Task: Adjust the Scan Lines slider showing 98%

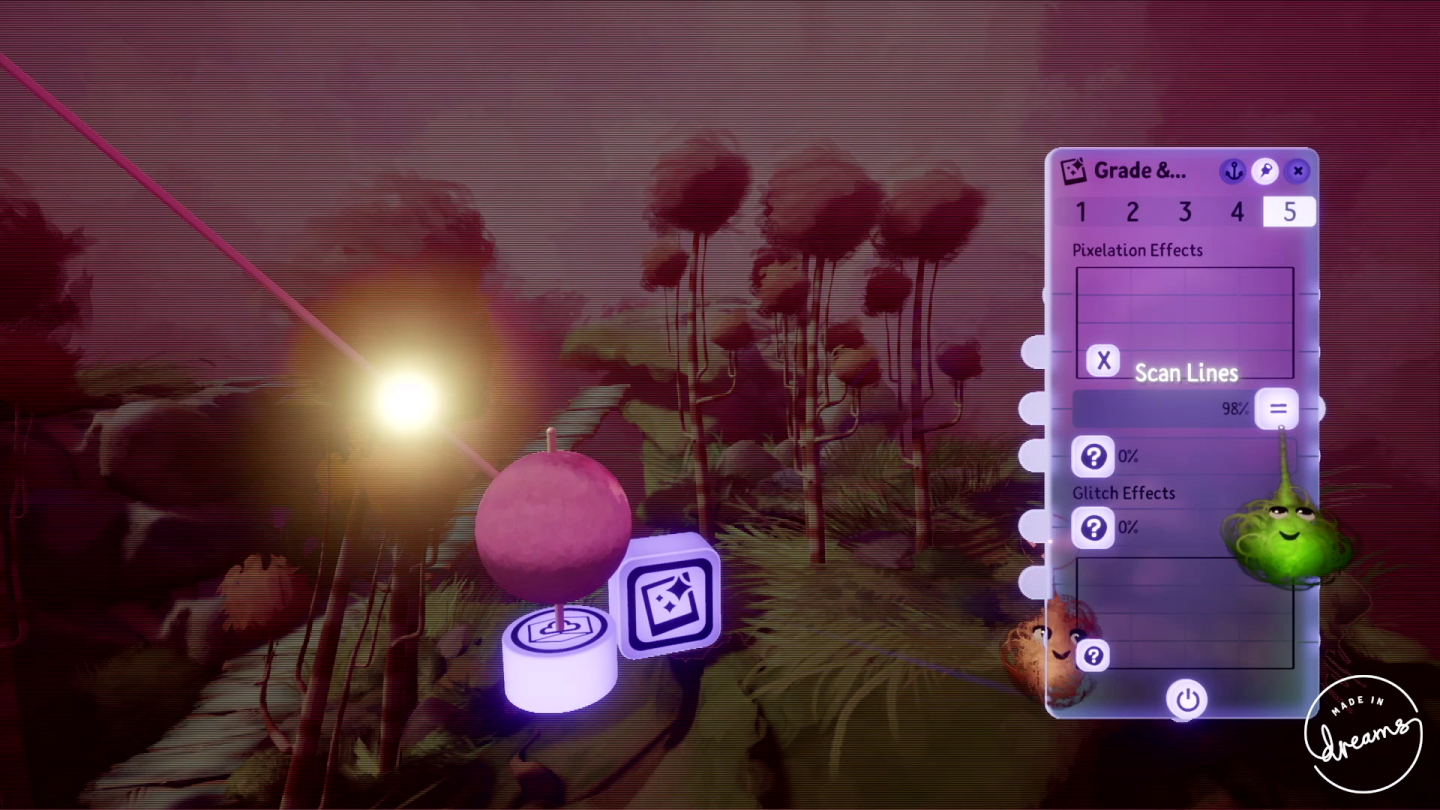Action: pyautogui.click(x=1160, y=408)
